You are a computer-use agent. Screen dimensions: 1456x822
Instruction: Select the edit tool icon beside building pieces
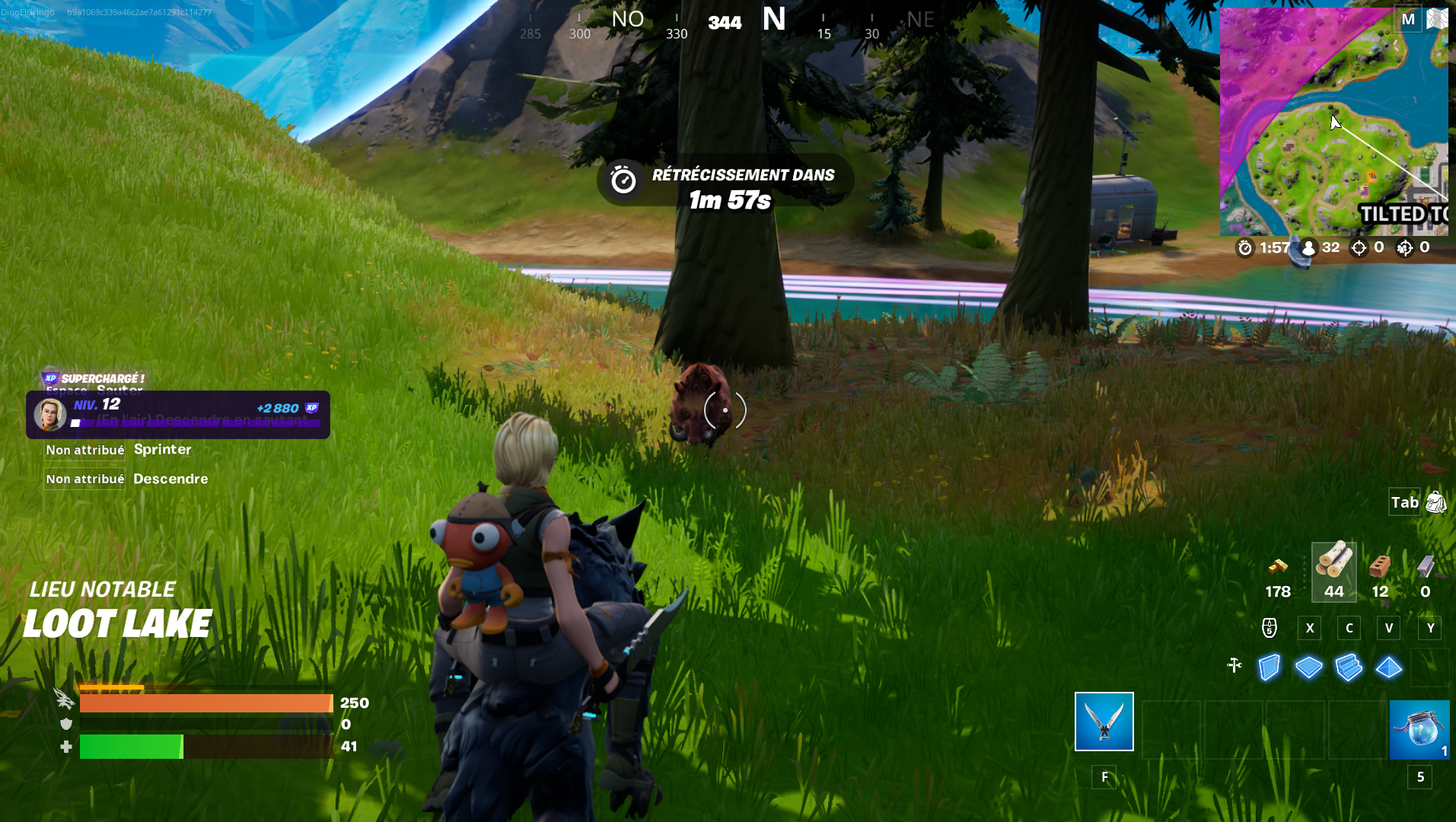tap(1235, 666)
